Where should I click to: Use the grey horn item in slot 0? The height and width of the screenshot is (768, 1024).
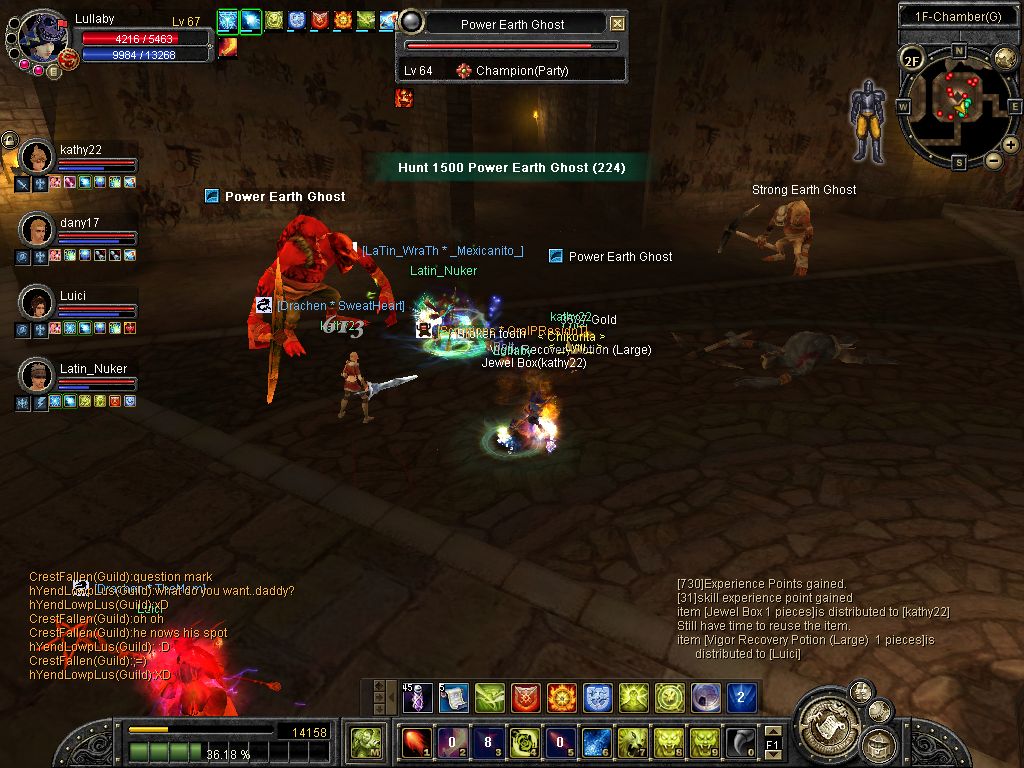pyautogui.click(x=741, y=742)
